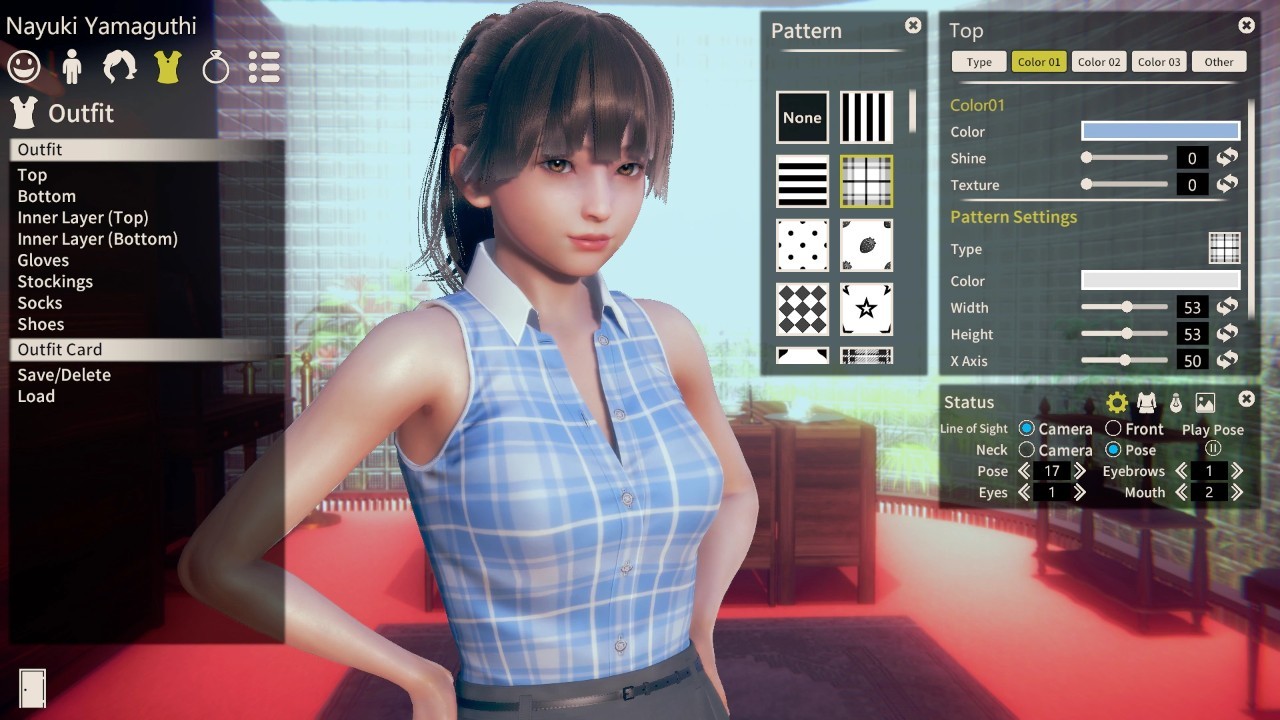1280x720 pixels.
Task: Open the image icon in the Status panel
Action: [x=1204, y=401]
